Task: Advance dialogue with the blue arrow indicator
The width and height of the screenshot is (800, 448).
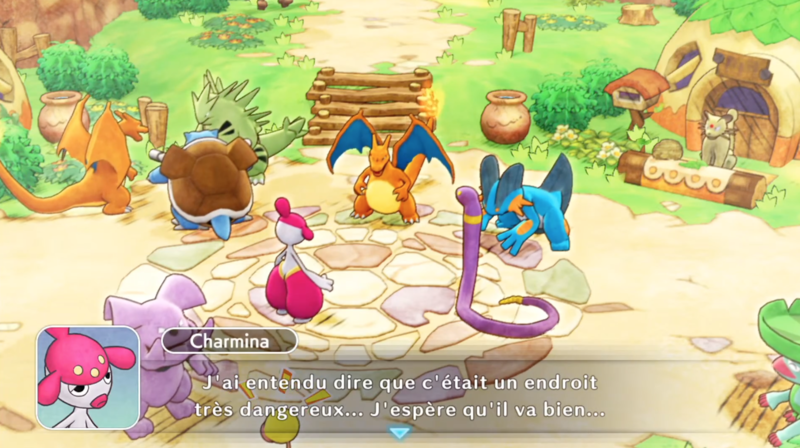Action: 400,432
